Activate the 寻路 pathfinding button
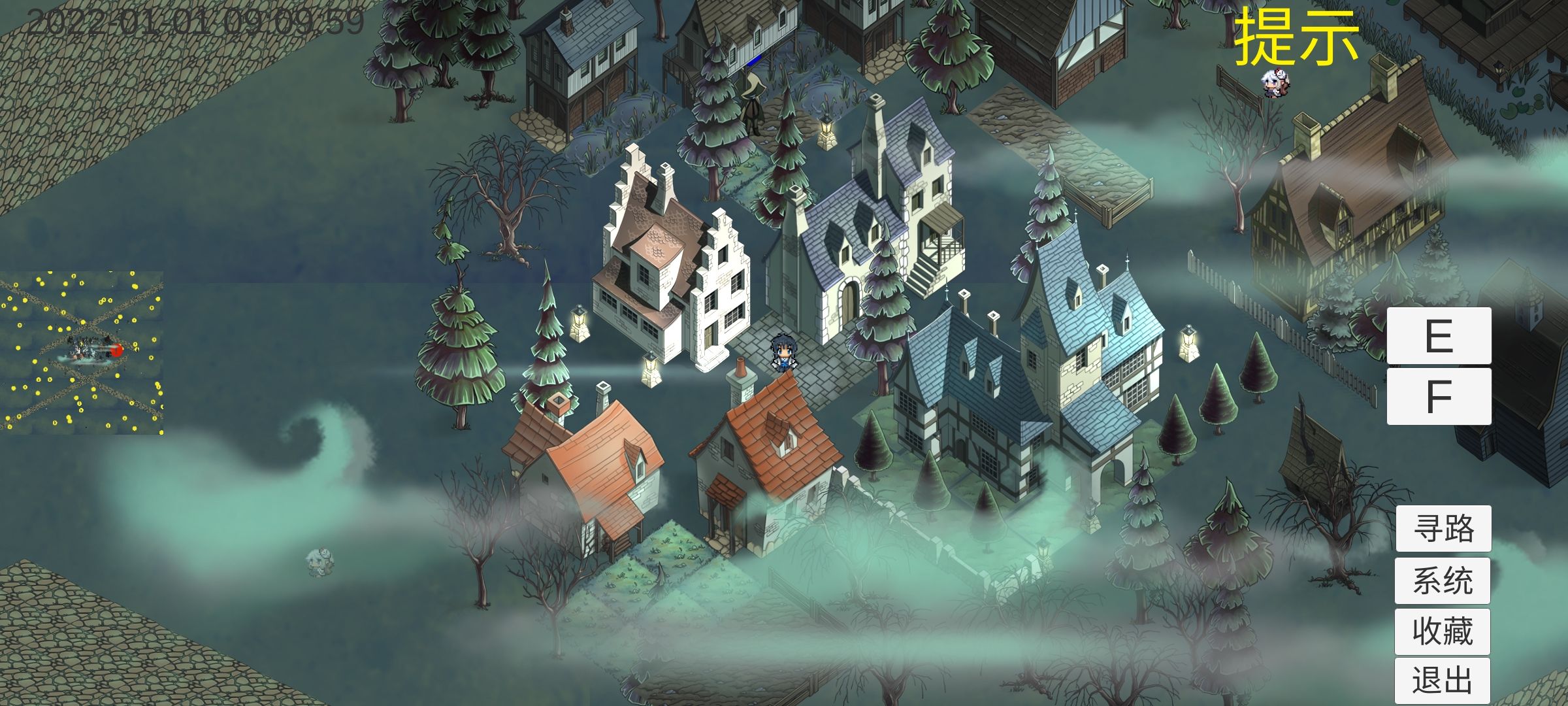 coord(1443,528)
